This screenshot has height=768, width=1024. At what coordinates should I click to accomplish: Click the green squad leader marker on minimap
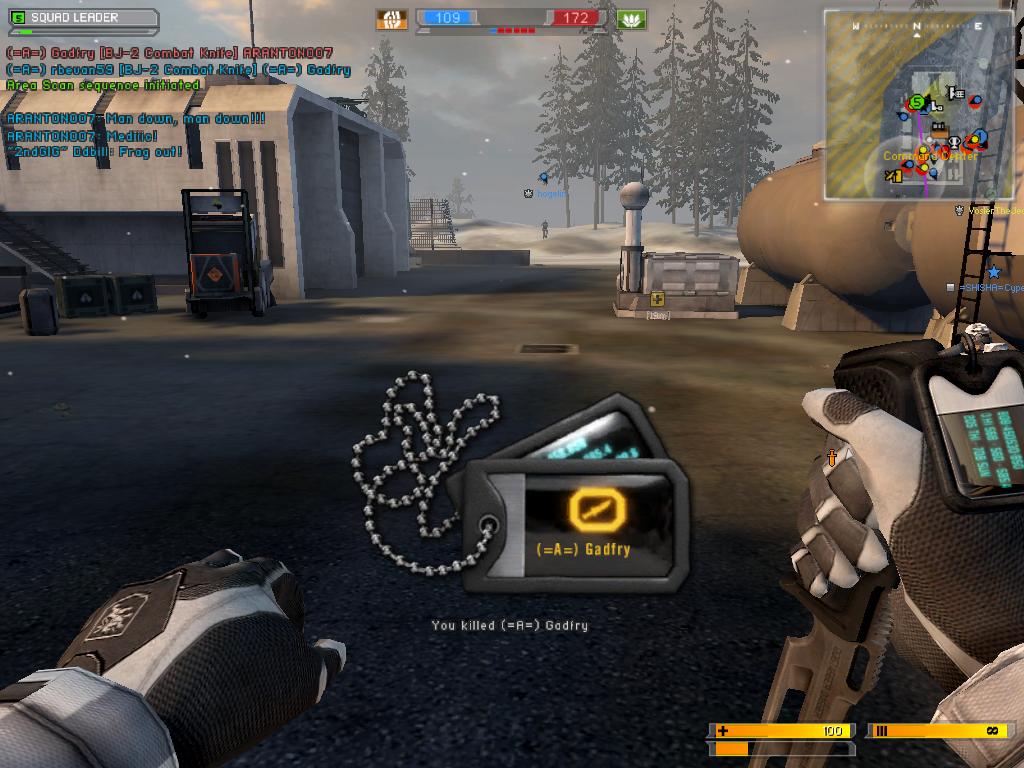(x=917, y=102)
